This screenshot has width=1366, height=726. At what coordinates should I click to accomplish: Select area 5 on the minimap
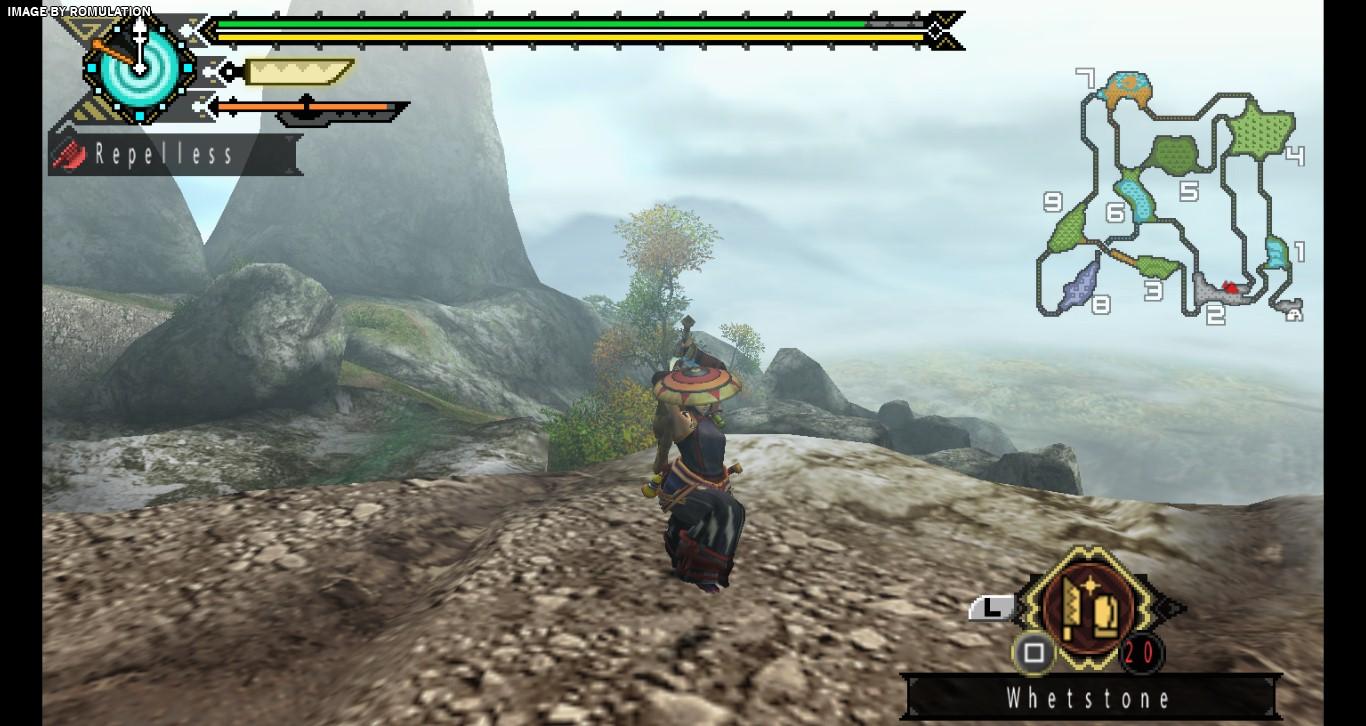(x=1174, y=155)
